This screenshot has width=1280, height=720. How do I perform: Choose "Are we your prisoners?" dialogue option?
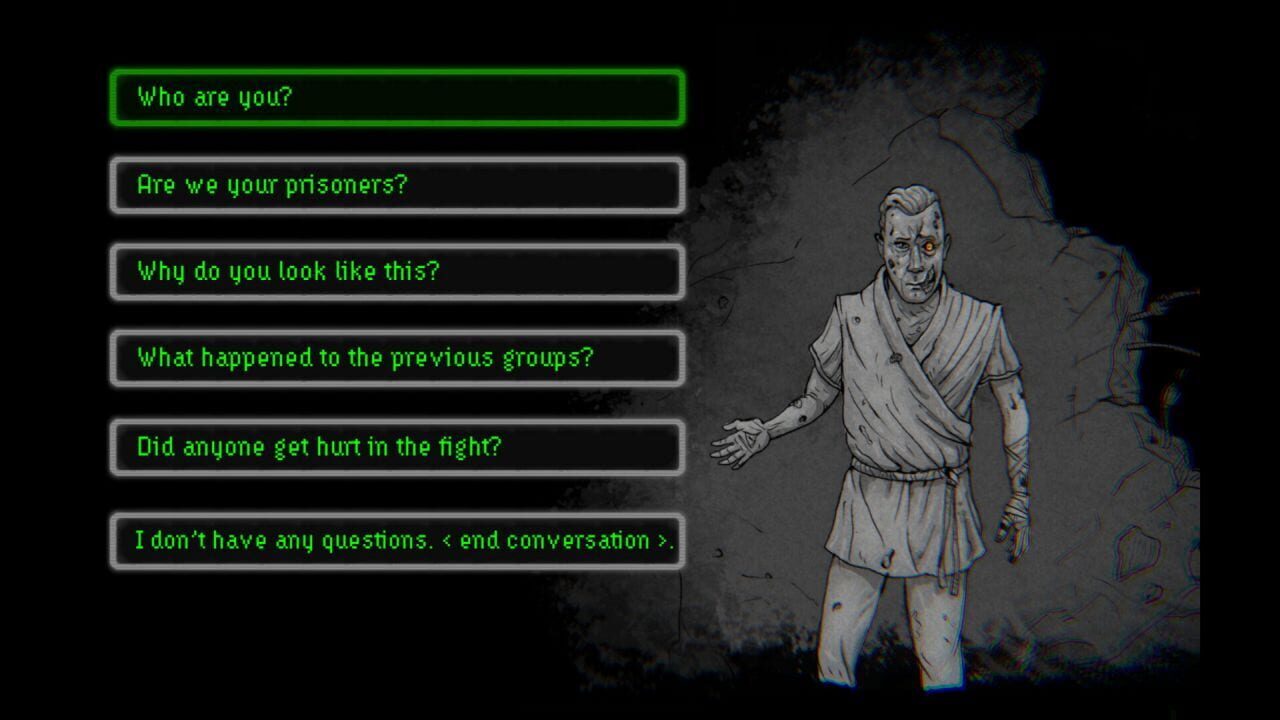point(397,185)
